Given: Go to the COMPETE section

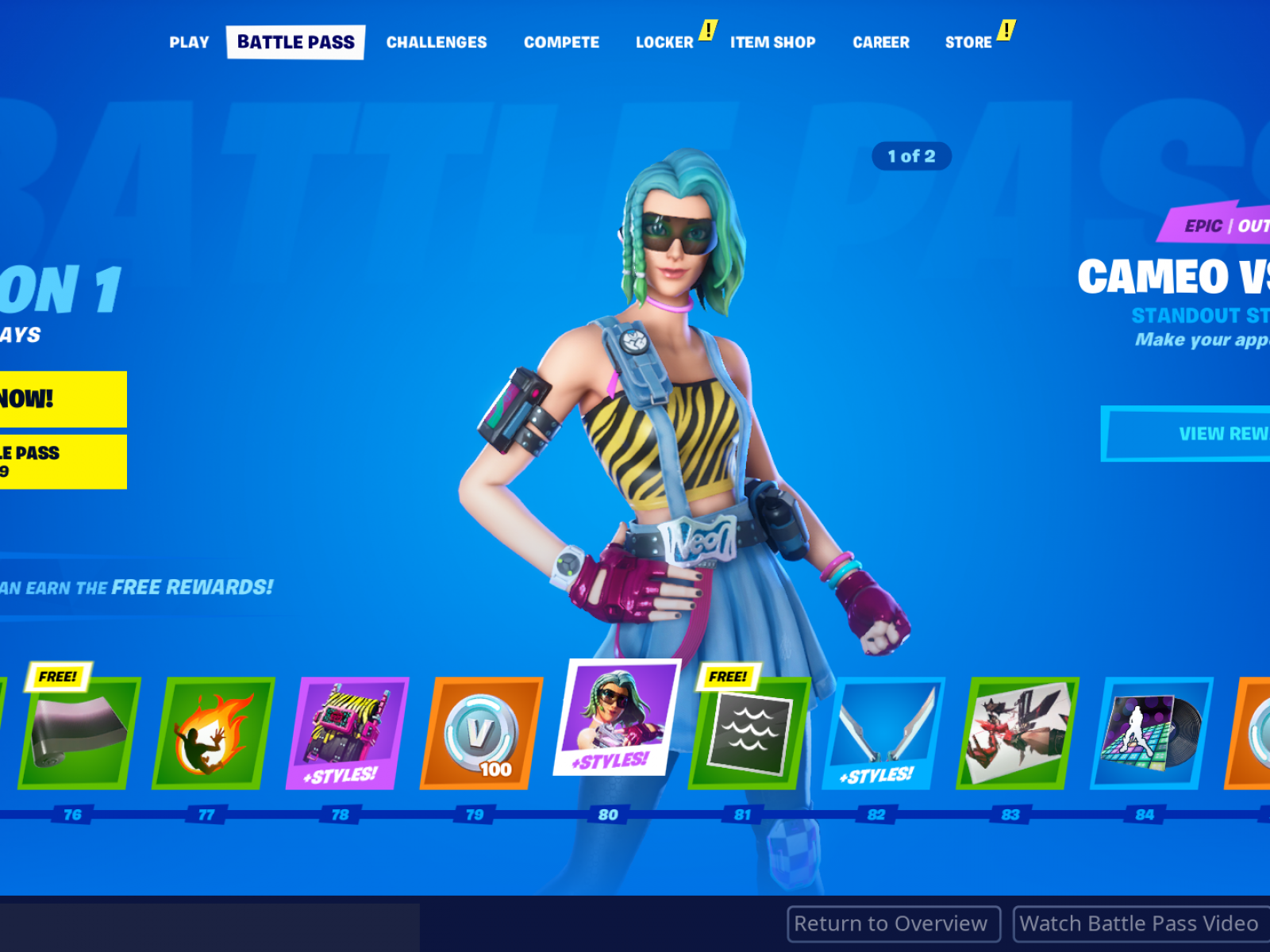Looking at the screenshot, I should point(561,42).
